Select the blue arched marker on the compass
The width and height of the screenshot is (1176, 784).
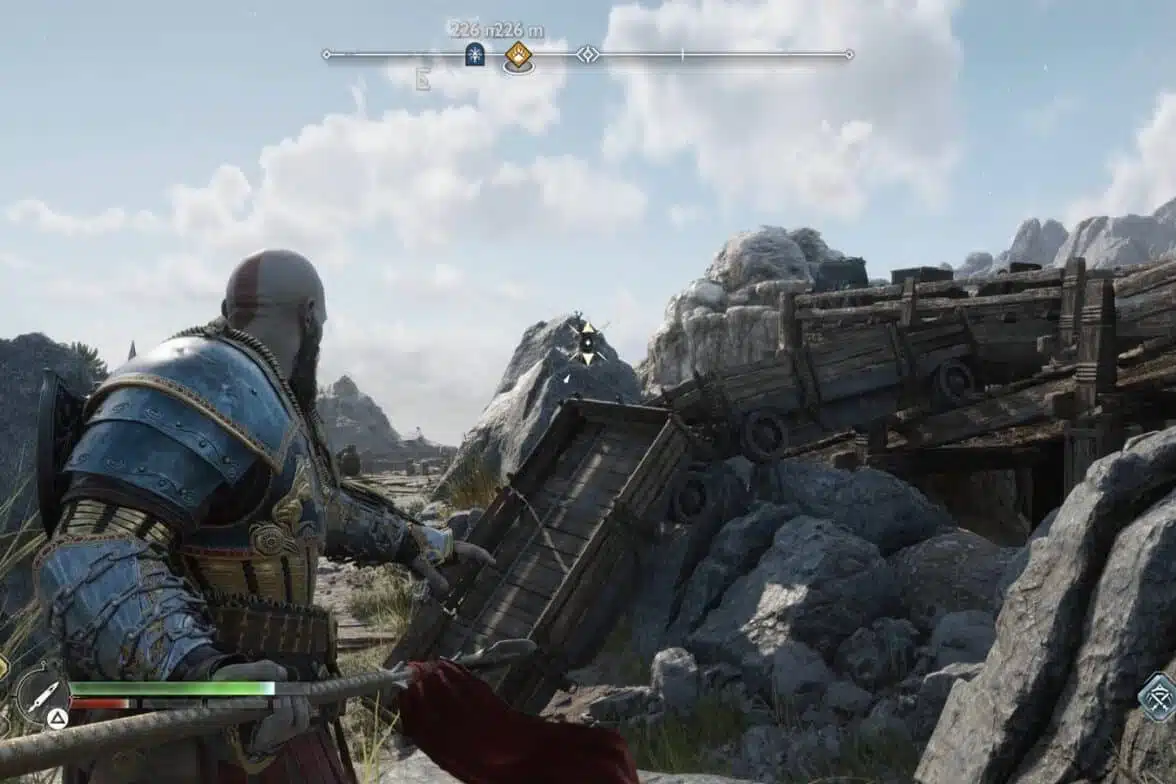pyautogui.click(x=475, y=54)
